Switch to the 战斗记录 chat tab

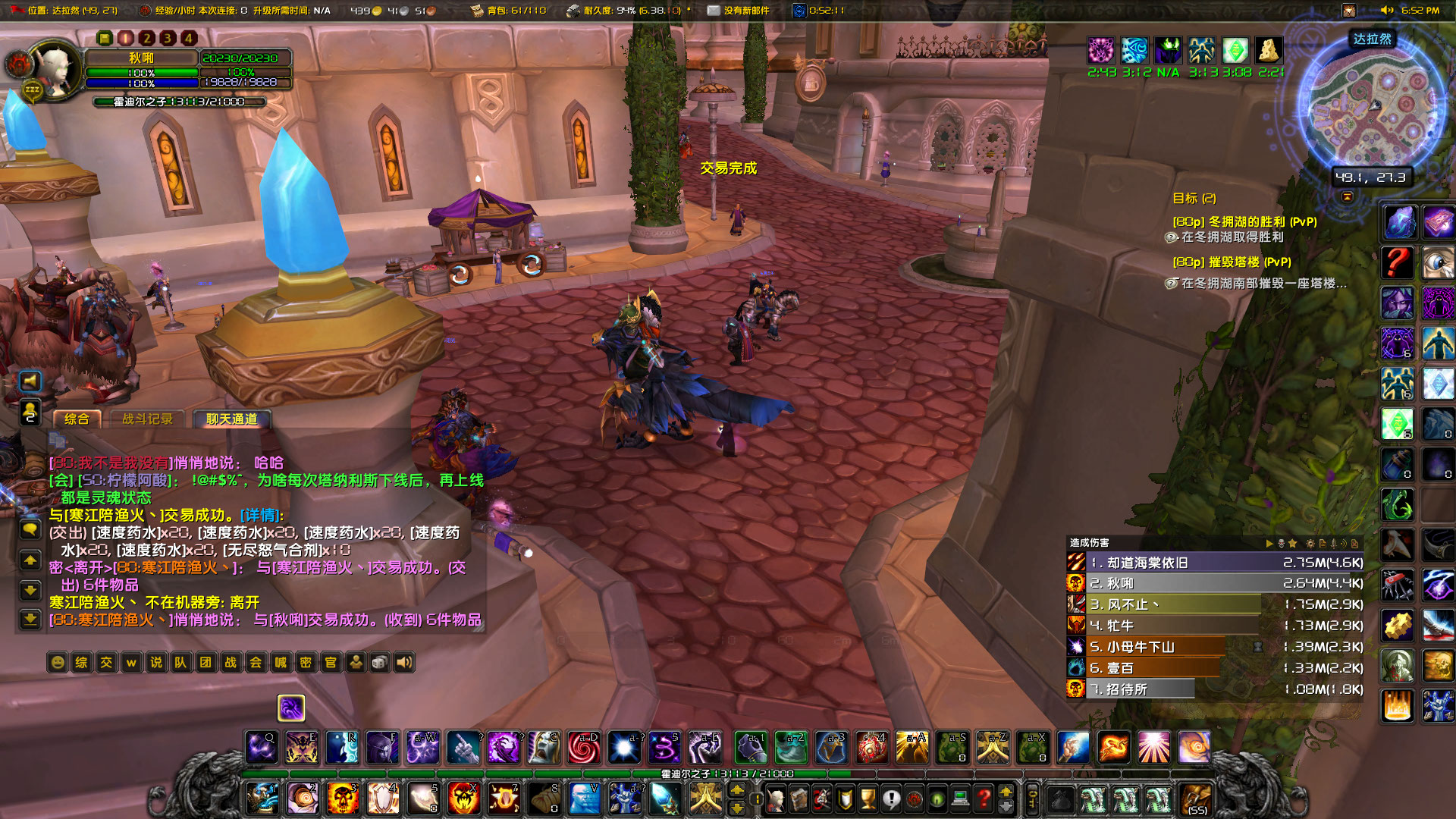click(149, 418)
